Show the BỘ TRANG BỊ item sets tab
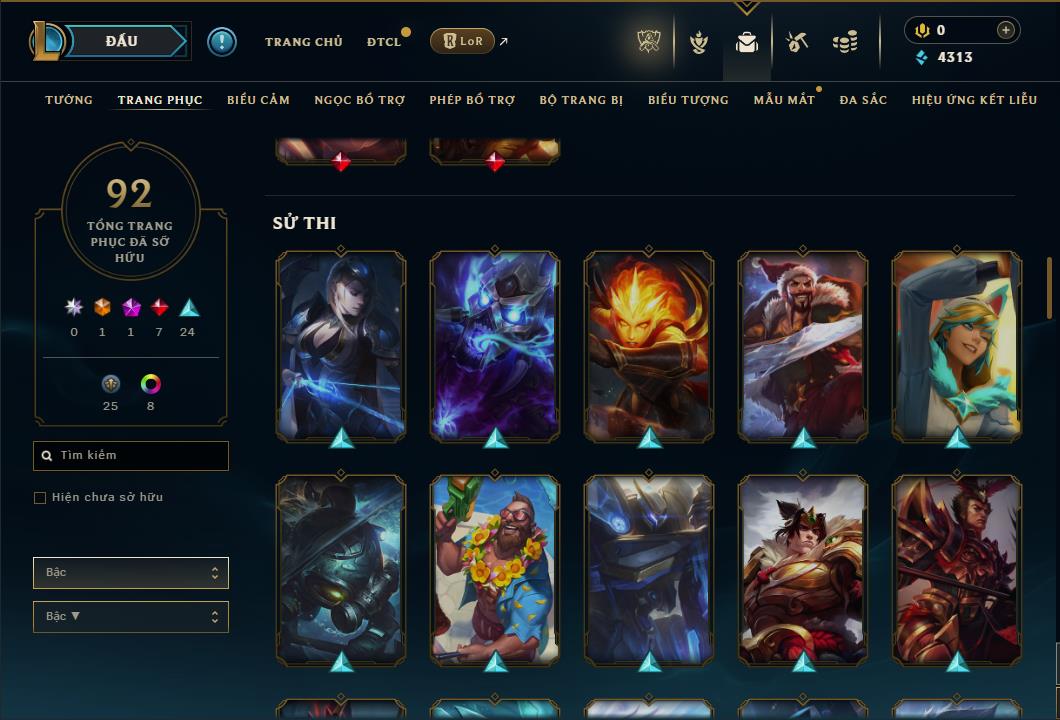This screenshot has height=720, width=1060. pyautogui.click(x=581, y=100)
